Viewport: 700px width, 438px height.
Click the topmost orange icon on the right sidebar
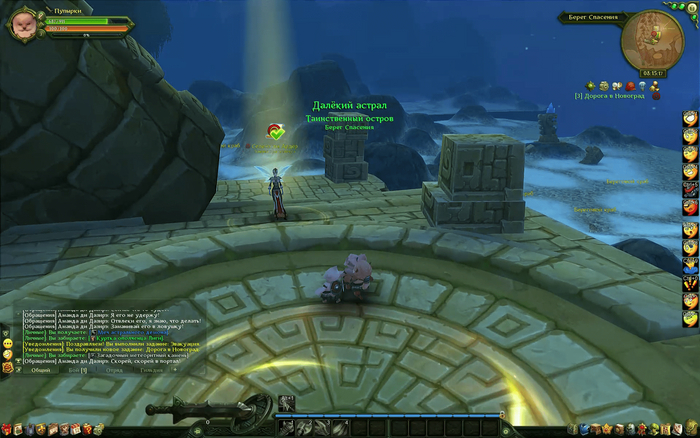pos(690,118)
